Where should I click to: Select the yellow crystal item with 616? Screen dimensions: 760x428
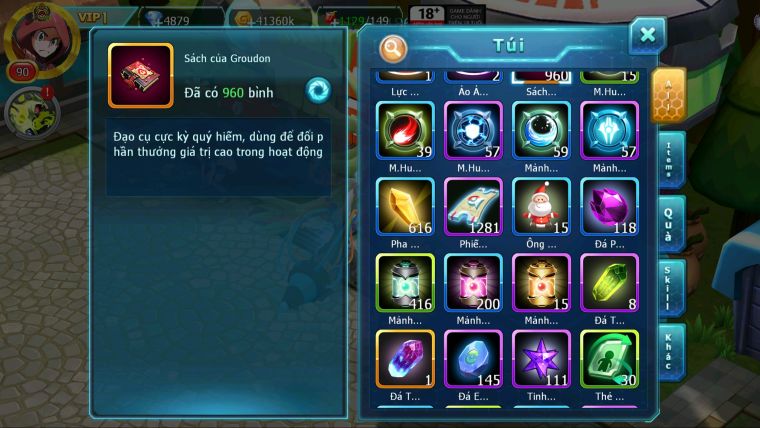click(405, 206)
